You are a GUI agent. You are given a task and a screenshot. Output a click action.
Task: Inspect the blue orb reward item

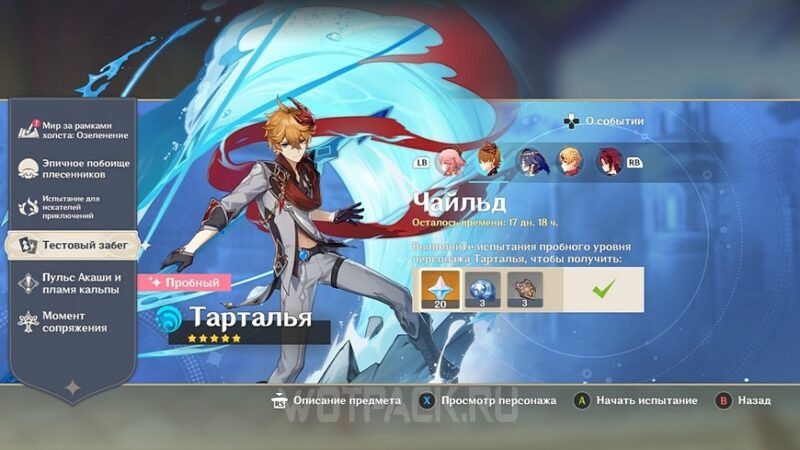[482, 290]
